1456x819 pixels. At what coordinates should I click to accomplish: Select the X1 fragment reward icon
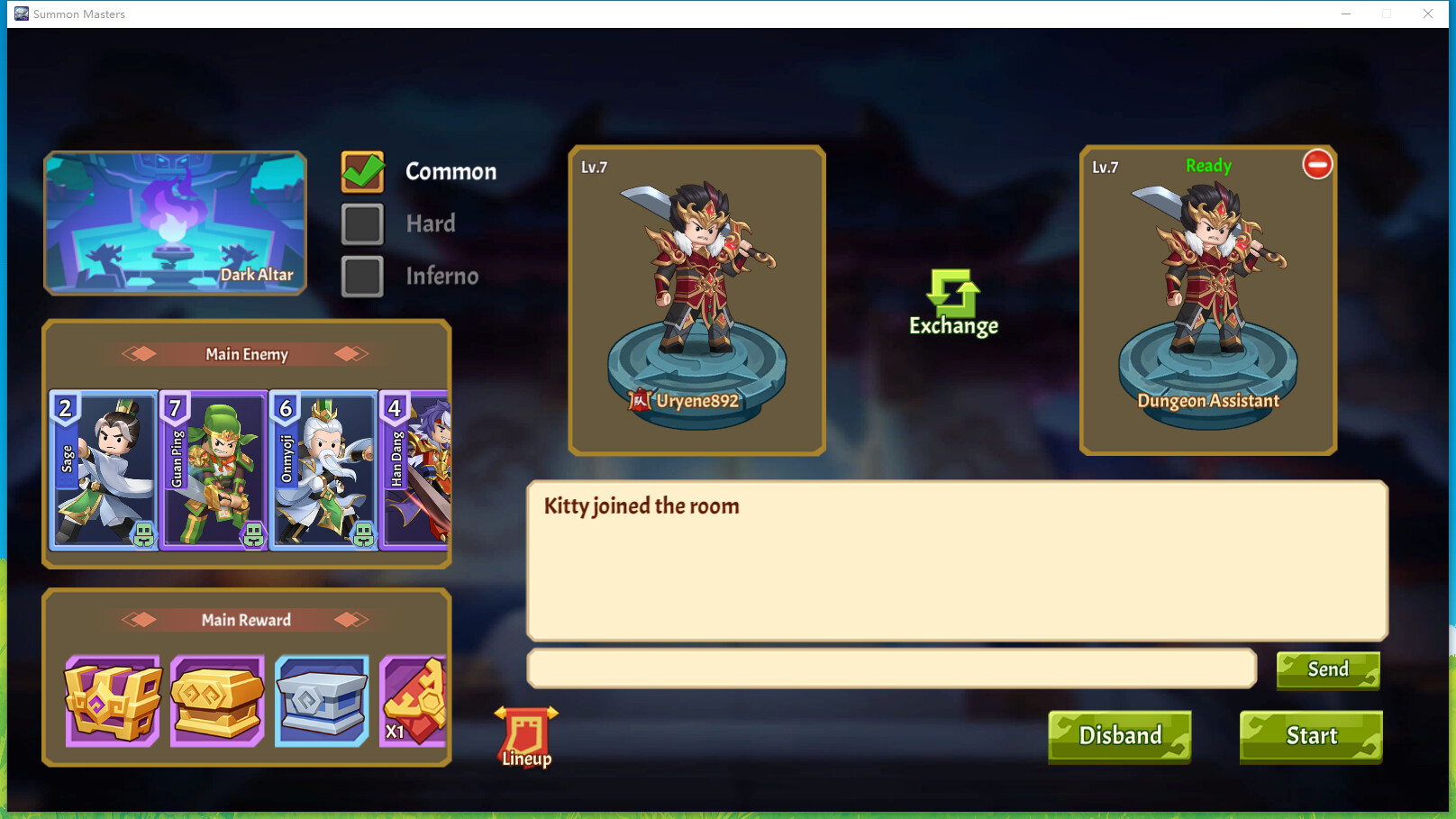(x=413, y=700)
